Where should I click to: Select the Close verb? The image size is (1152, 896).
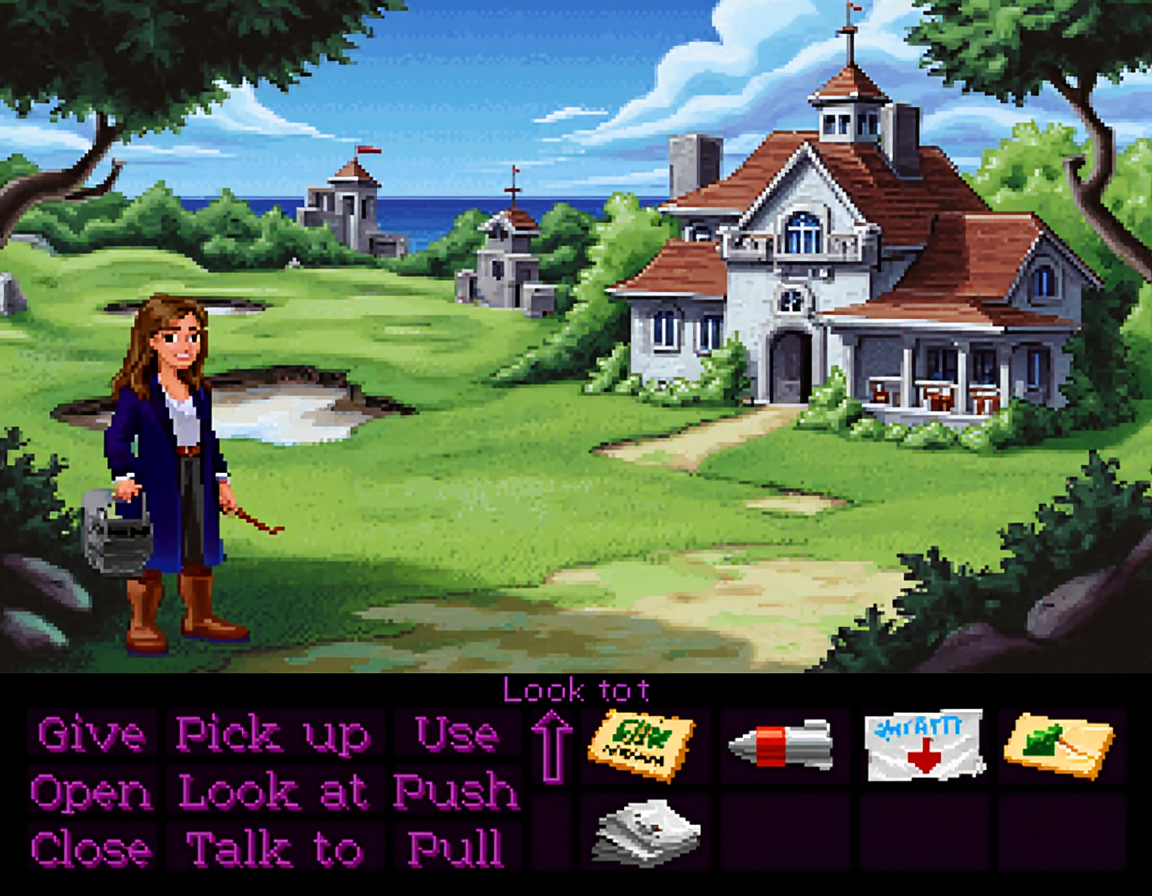pyautogui.click(x=91, y=849)
